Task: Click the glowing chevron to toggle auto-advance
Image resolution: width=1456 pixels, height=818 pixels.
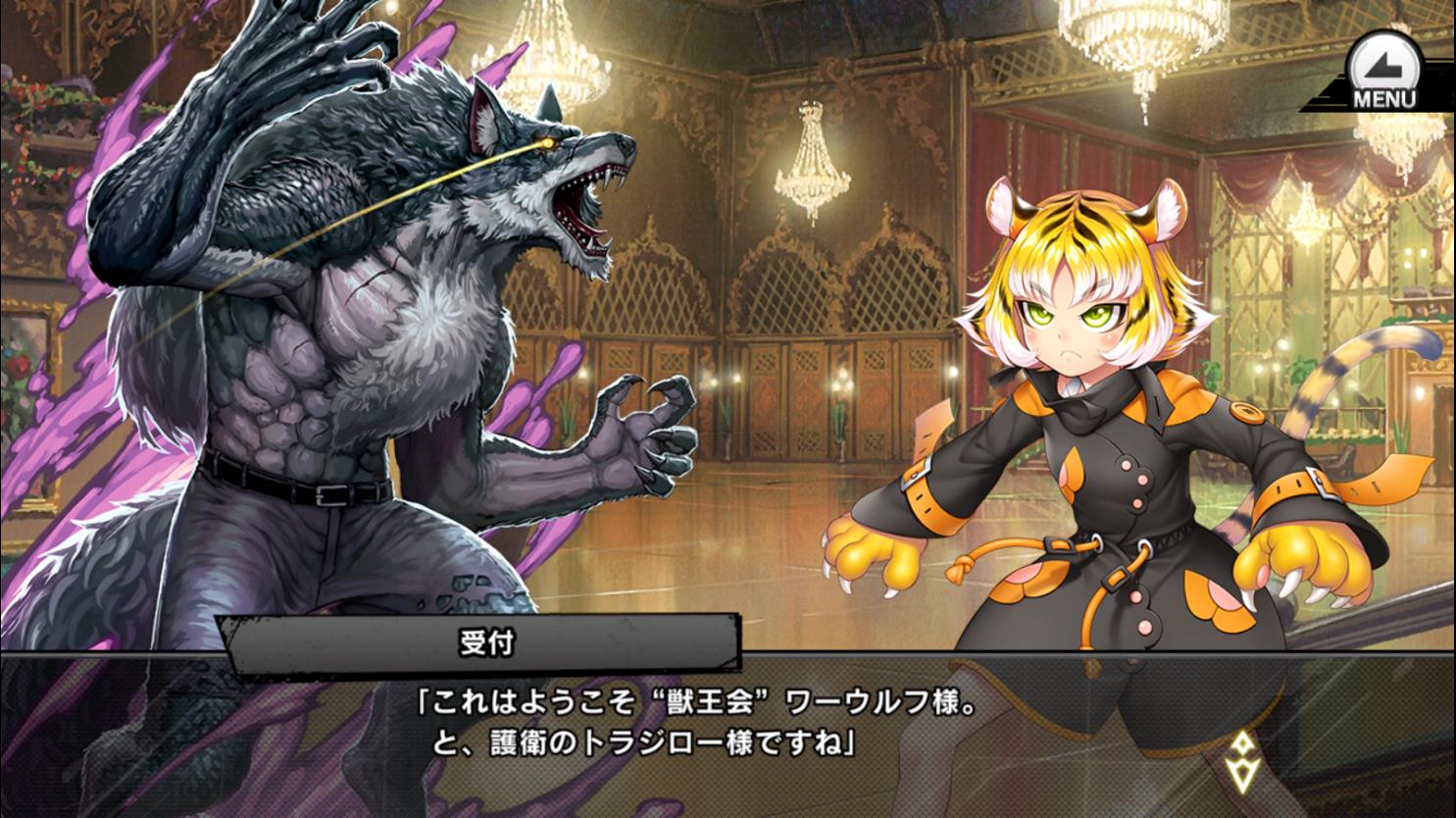Action: click(1242, 760)
